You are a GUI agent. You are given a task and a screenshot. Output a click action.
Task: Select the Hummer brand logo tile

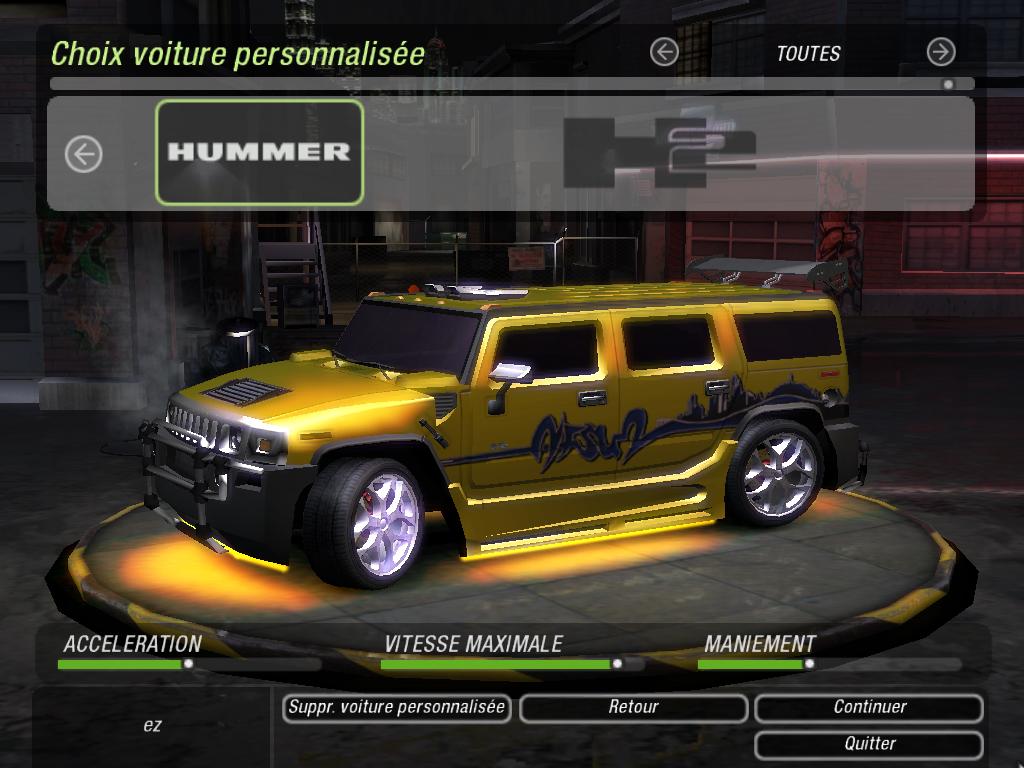coord(259,152)
